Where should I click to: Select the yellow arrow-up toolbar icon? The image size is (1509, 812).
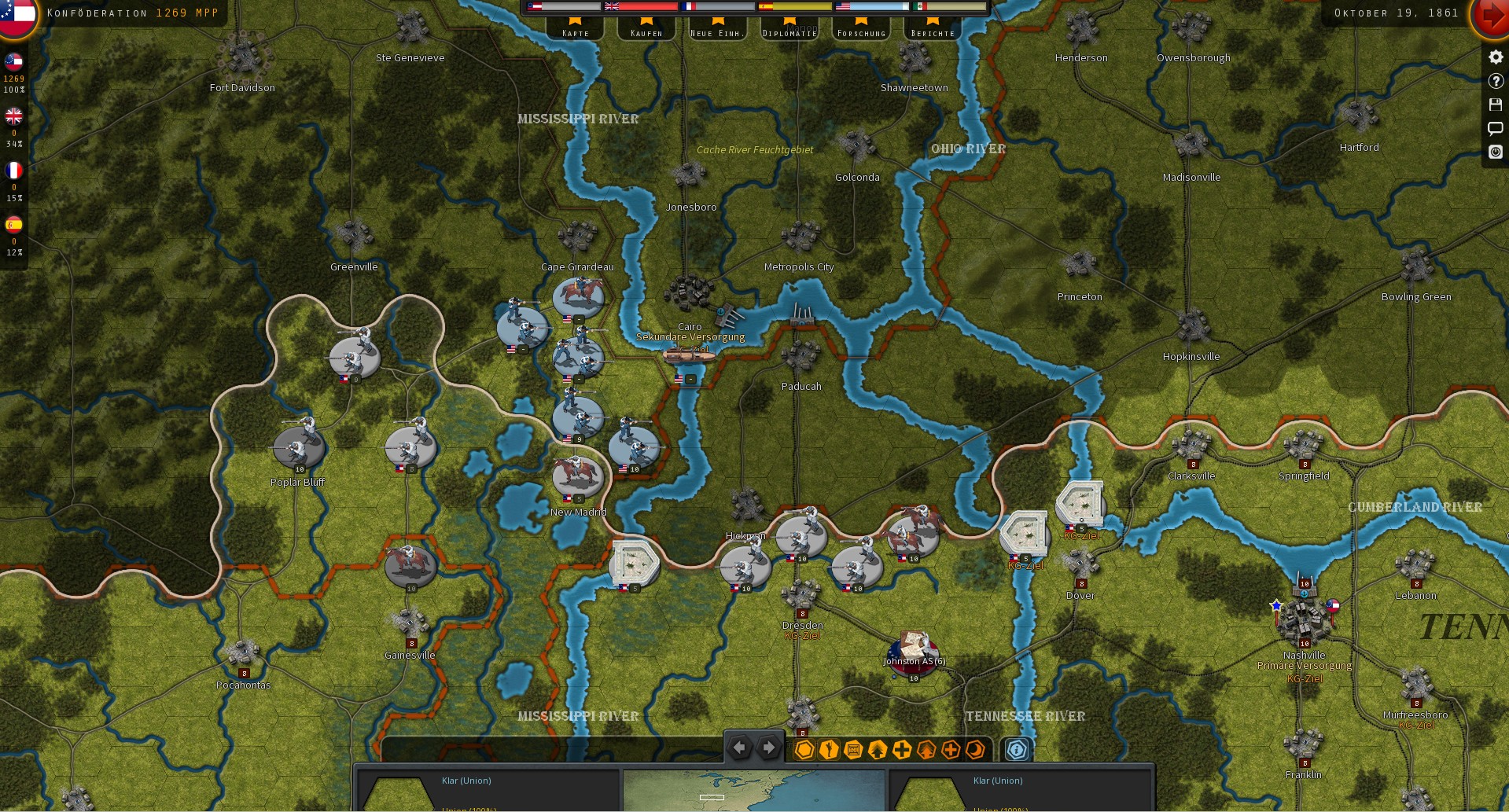click(876, 749)
